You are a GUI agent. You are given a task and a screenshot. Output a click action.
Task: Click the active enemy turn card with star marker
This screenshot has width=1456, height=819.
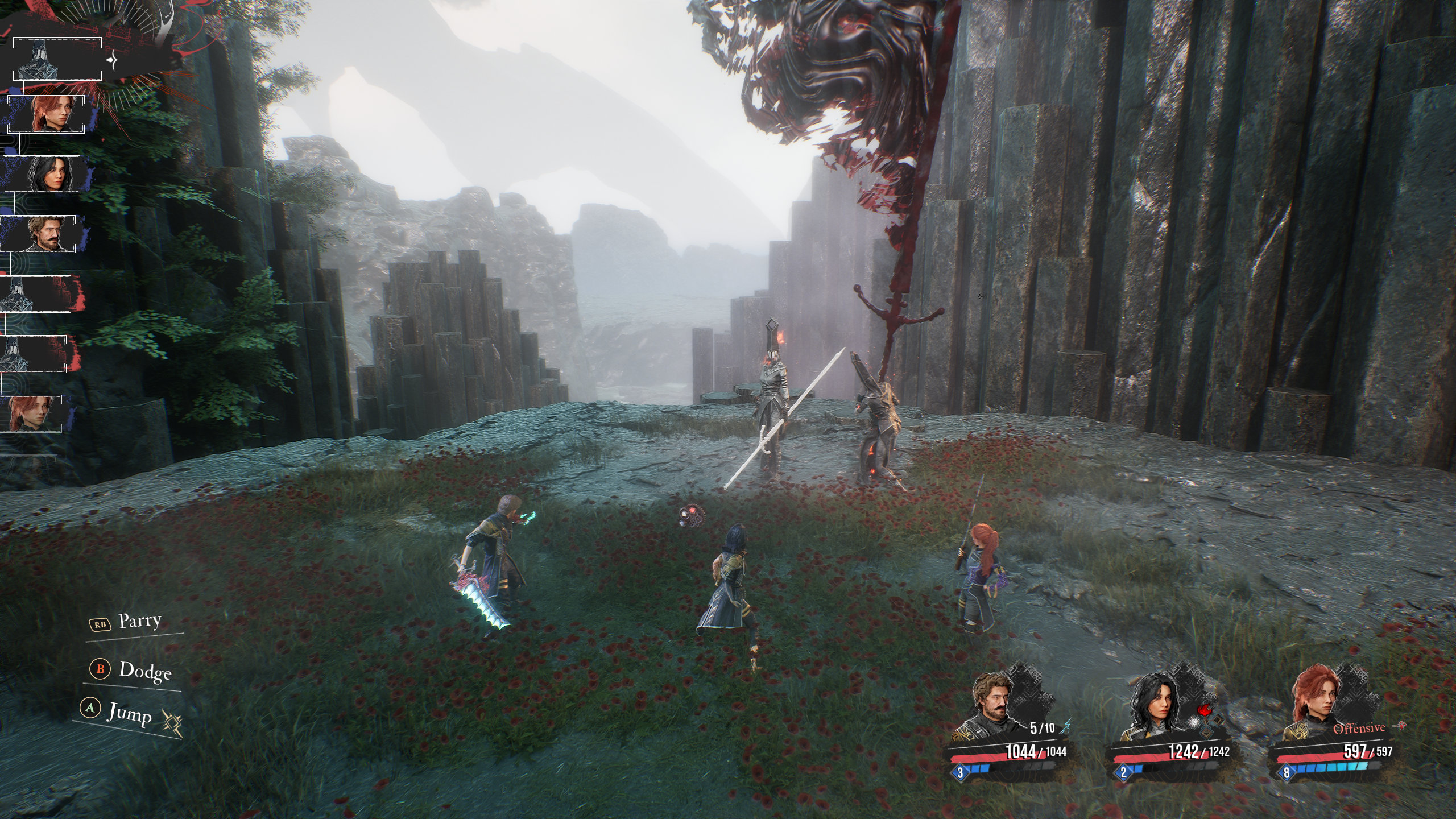57,59
